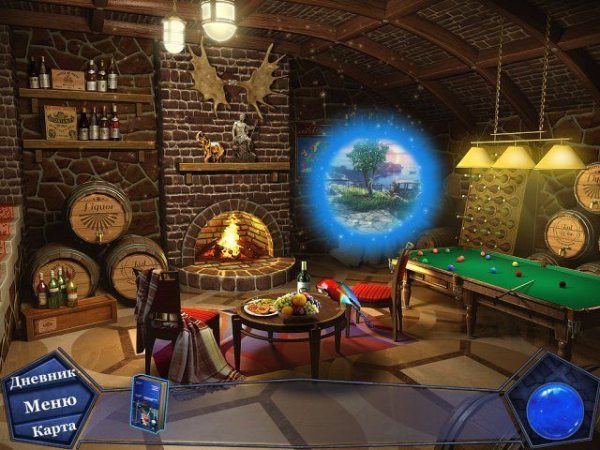Screen dimensions: 600x450
Task: Activate the blue hint orb
Action: [x=554, y=409]
